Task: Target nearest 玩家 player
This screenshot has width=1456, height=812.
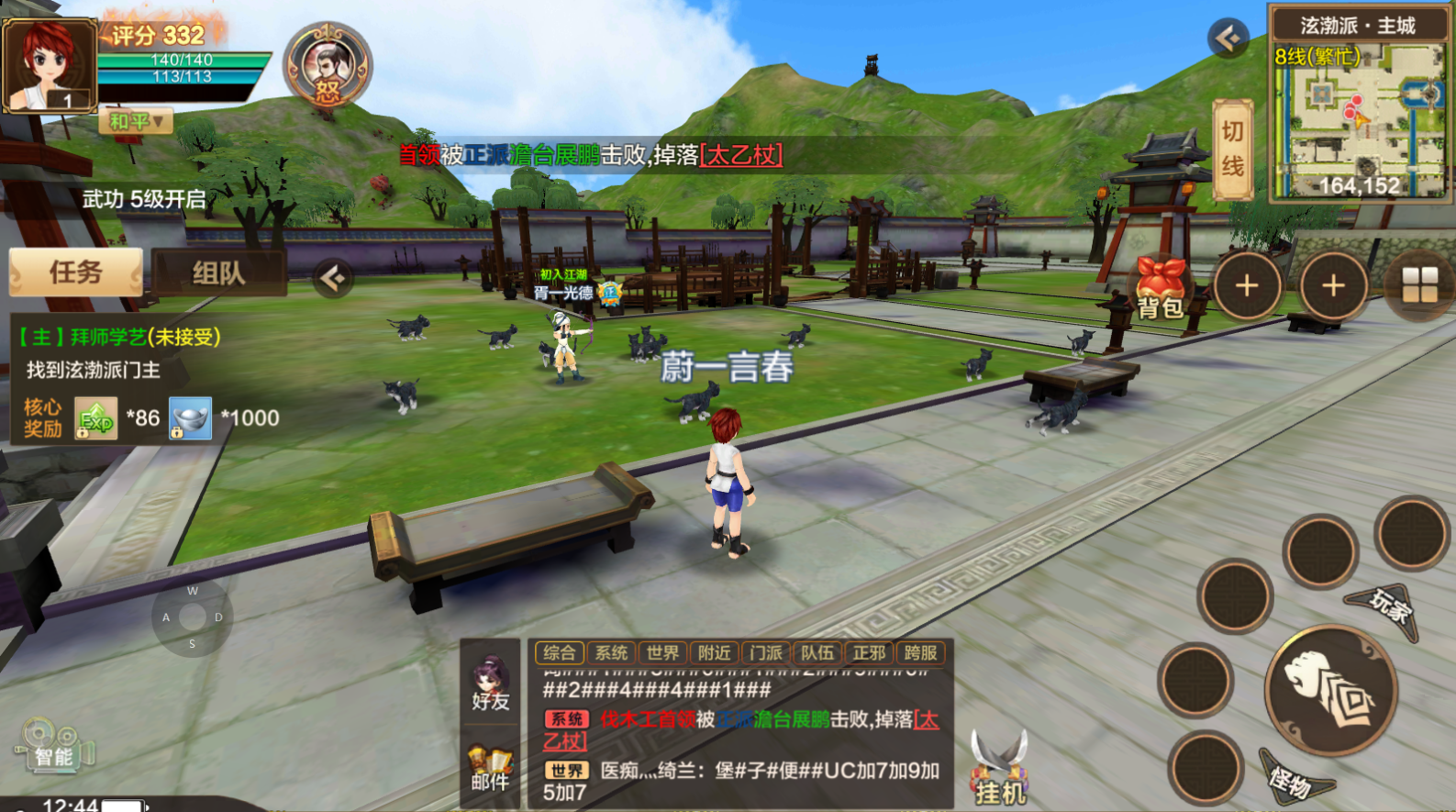Action: point(1387,608)
